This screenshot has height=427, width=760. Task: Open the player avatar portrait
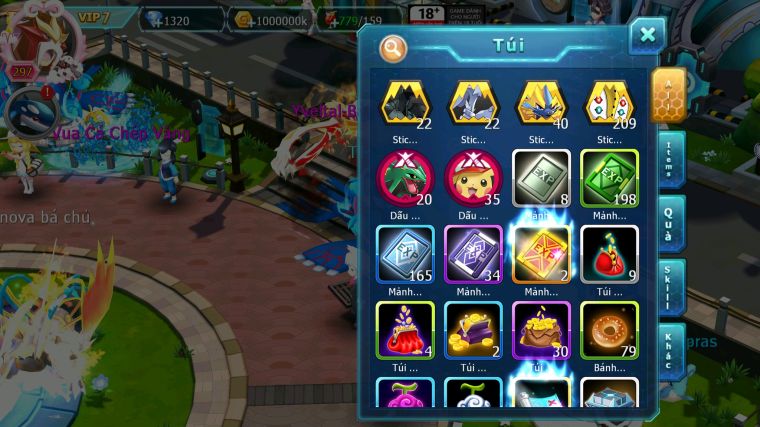[x=30, y=35]
